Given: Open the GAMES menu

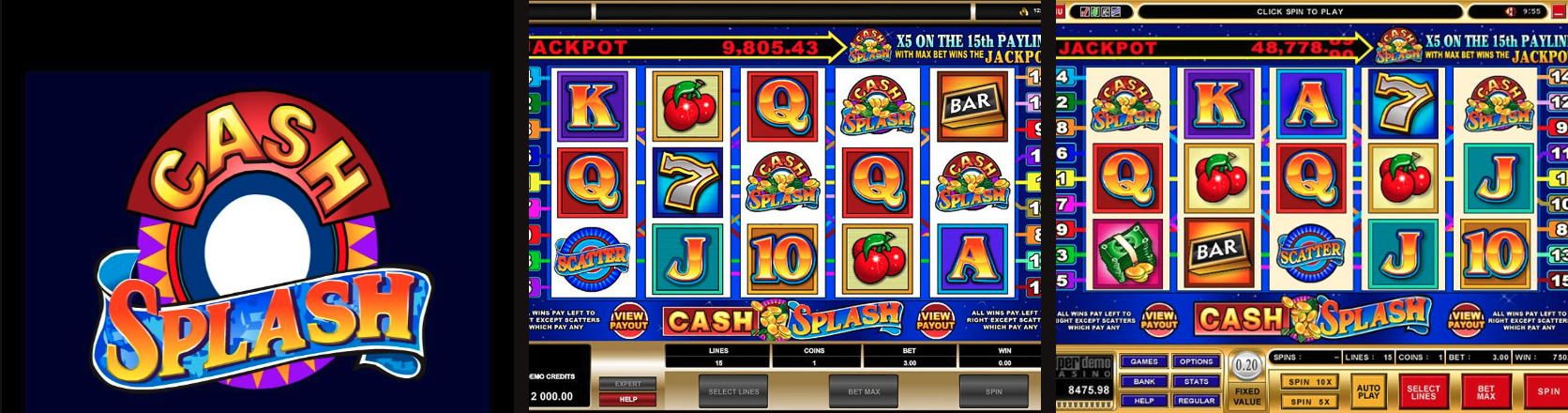Looking at the screenshot, I should click(x=1144, y=361).
